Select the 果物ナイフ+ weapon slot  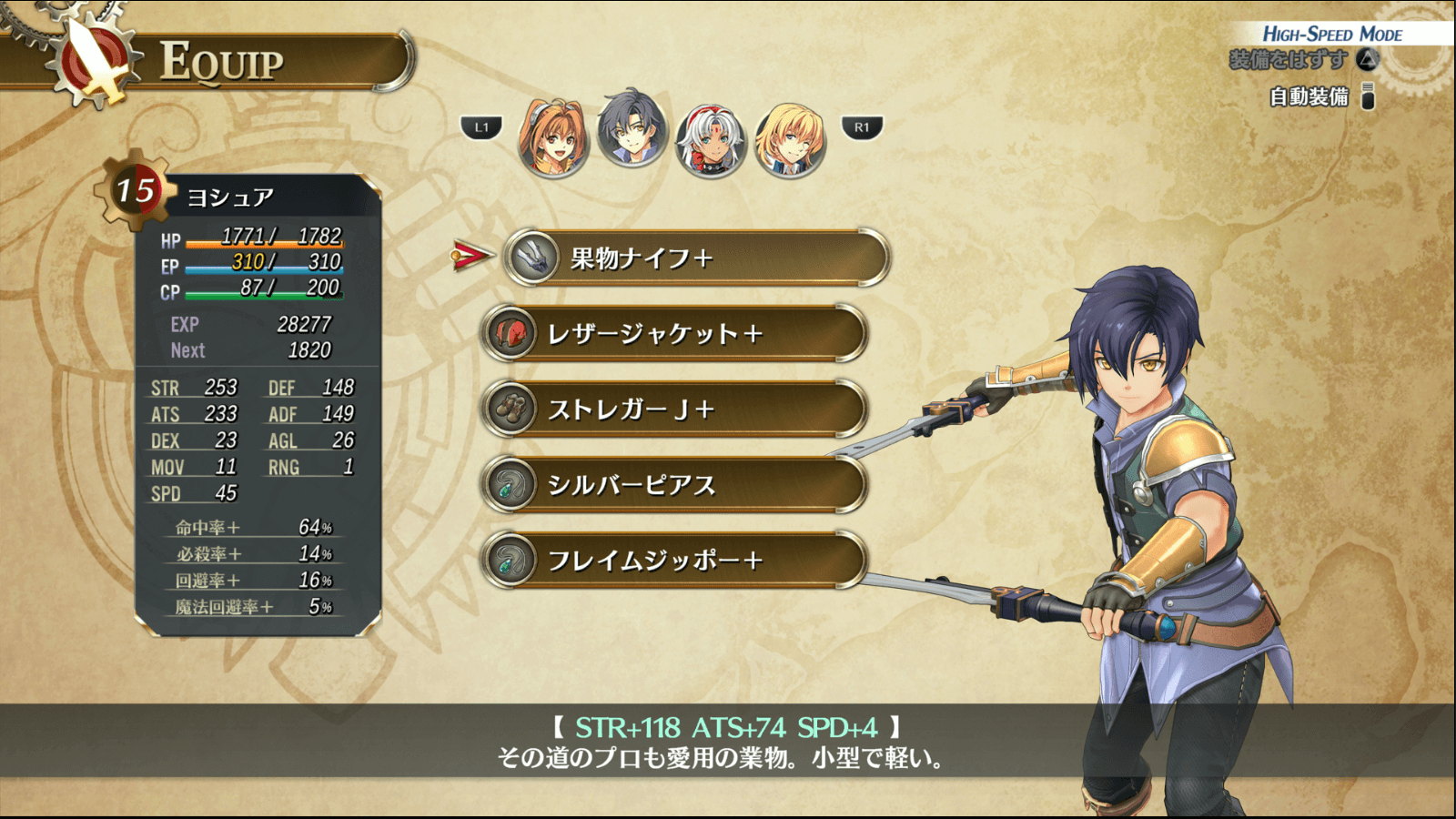[x=696, y=258]
